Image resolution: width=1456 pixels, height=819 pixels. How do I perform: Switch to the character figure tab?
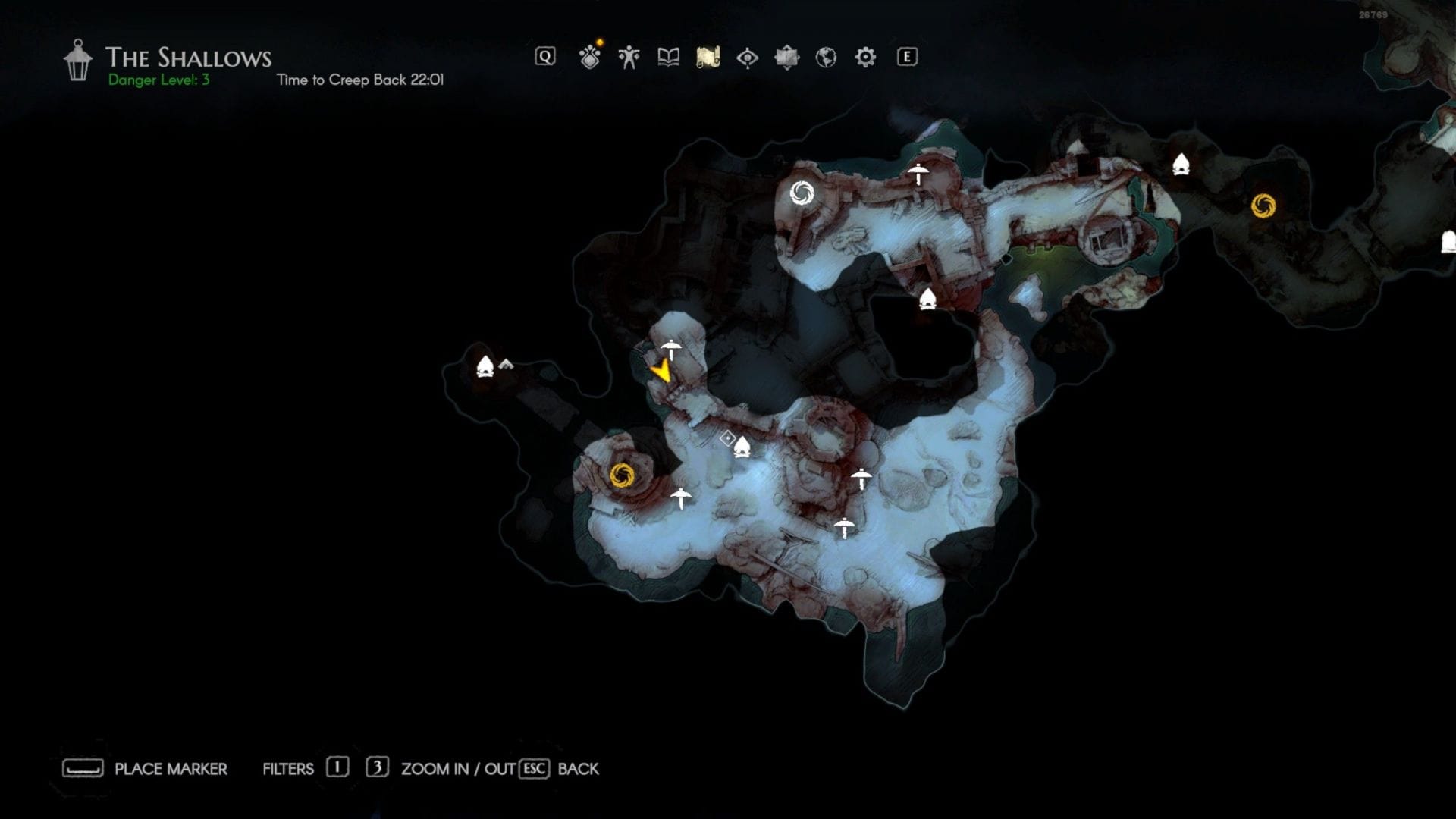click(x=629, y=58)
